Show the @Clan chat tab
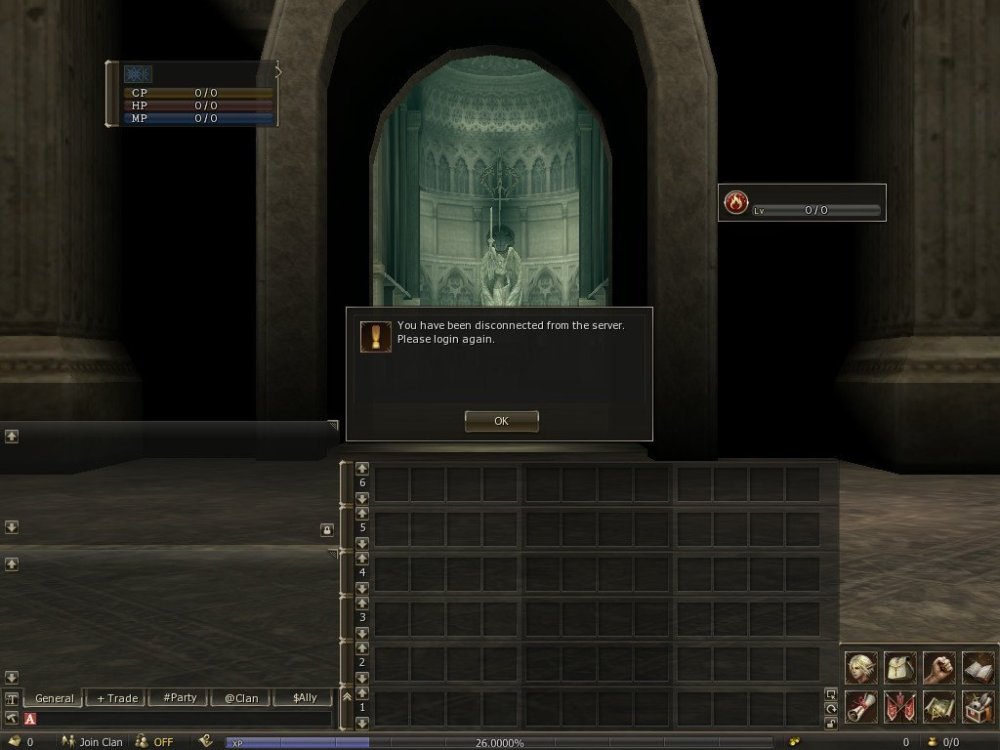Screen dimensions: 1000x750 [x=241, y=698]
